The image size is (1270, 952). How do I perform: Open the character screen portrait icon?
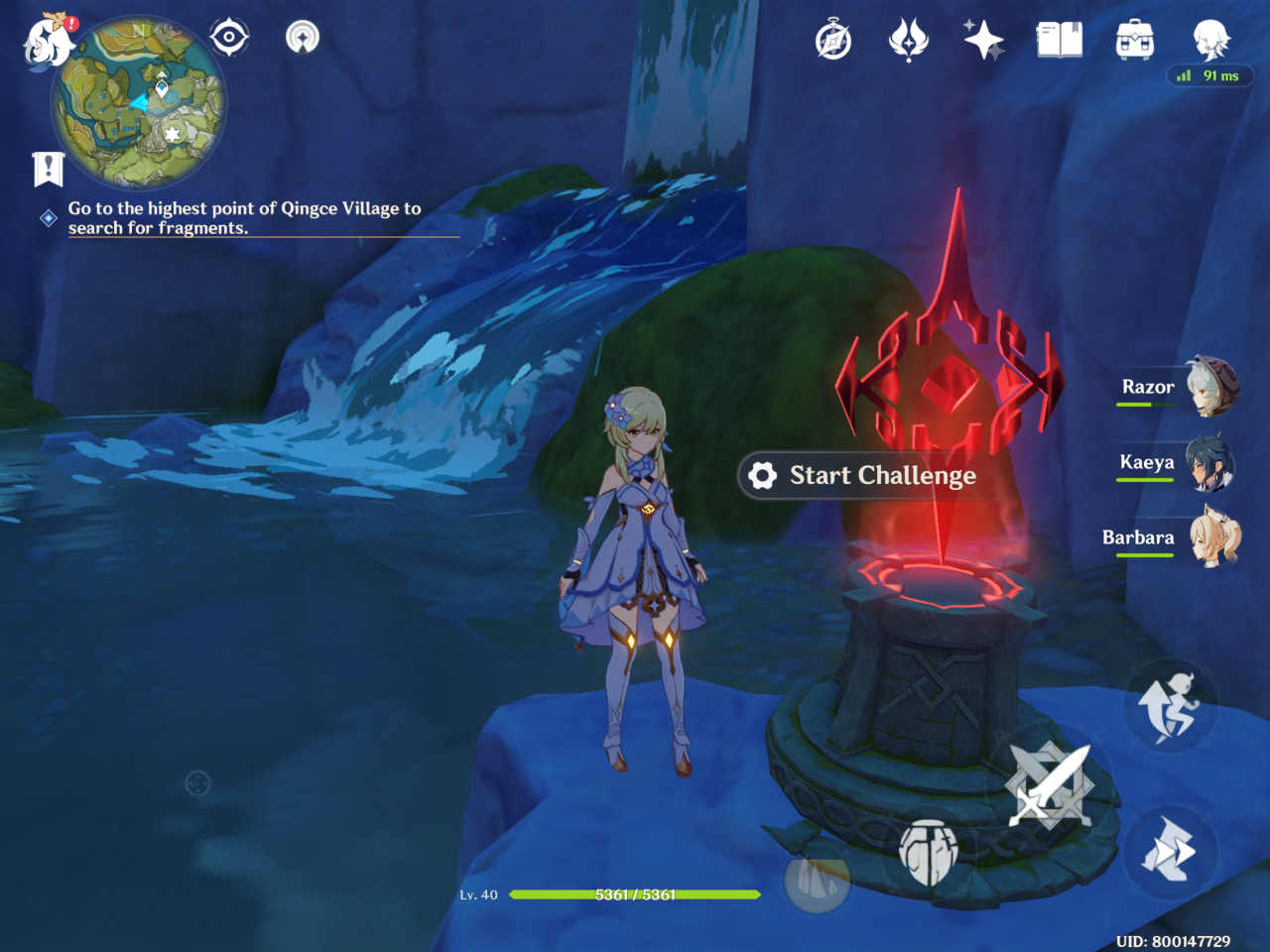[x=1210, y=40]
